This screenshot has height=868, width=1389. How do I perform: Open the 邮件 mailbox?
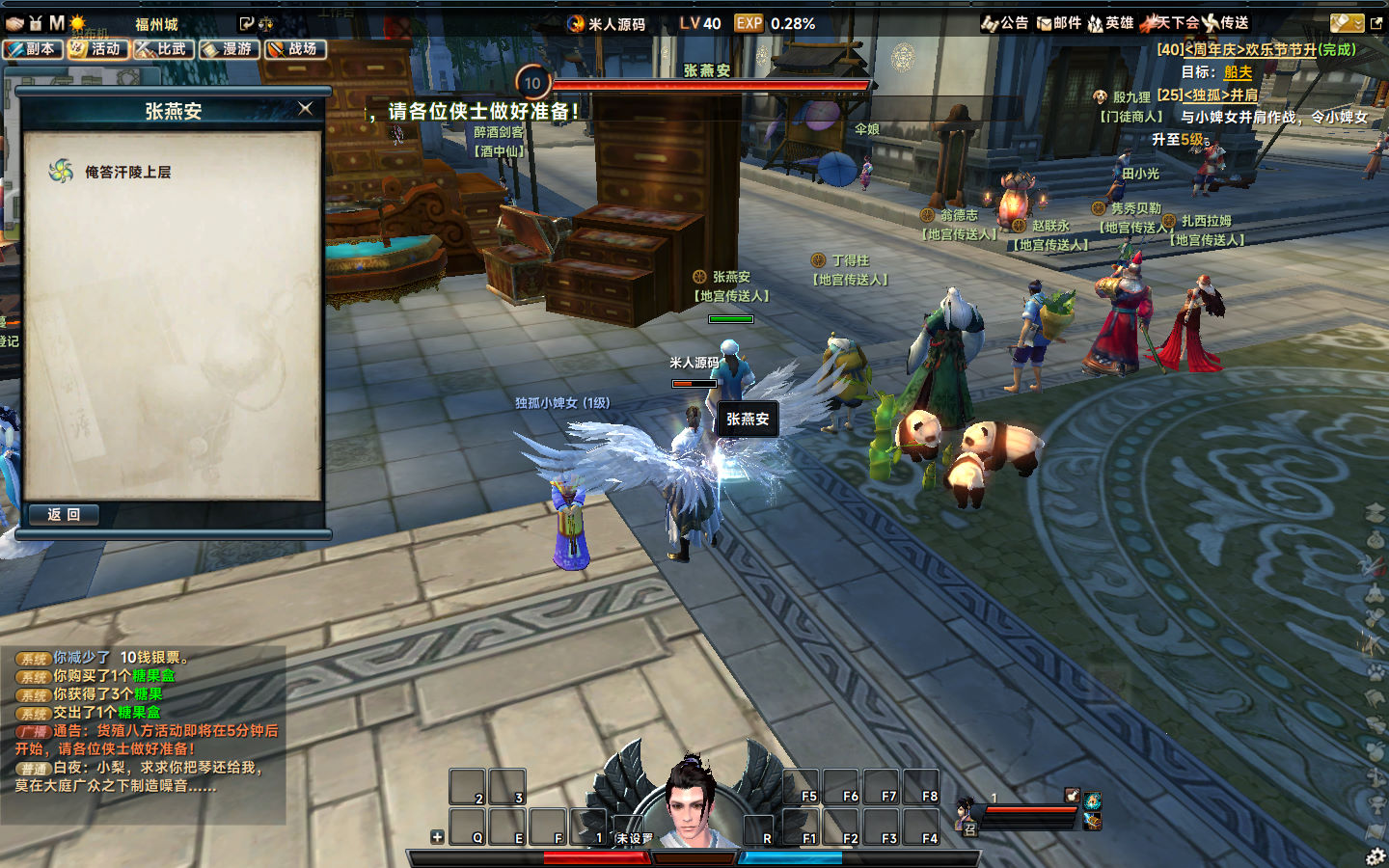pyautogui.click(x=1058, y=23)
